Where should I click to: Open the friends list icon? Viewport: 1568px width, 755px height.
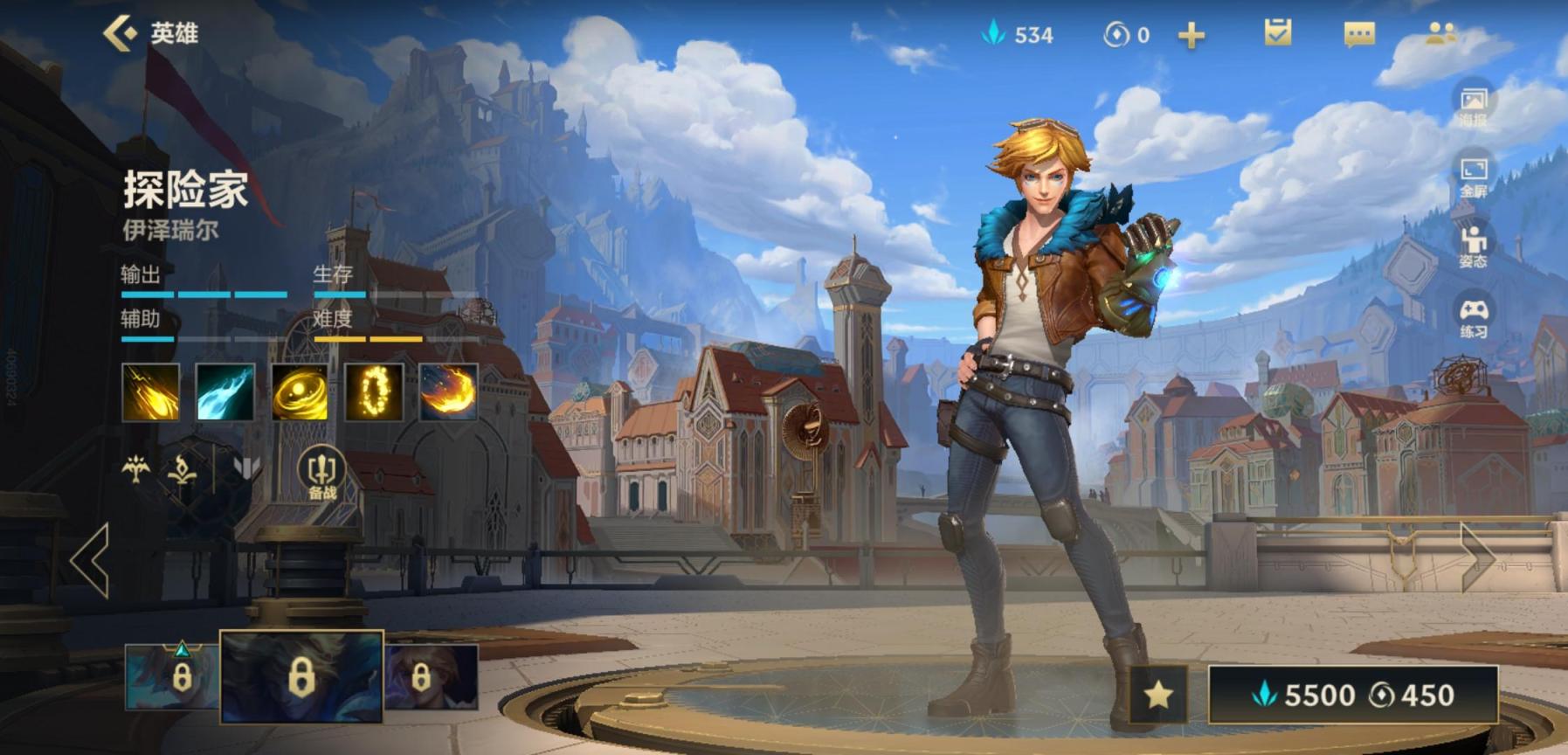click(x=1440, y=34)
